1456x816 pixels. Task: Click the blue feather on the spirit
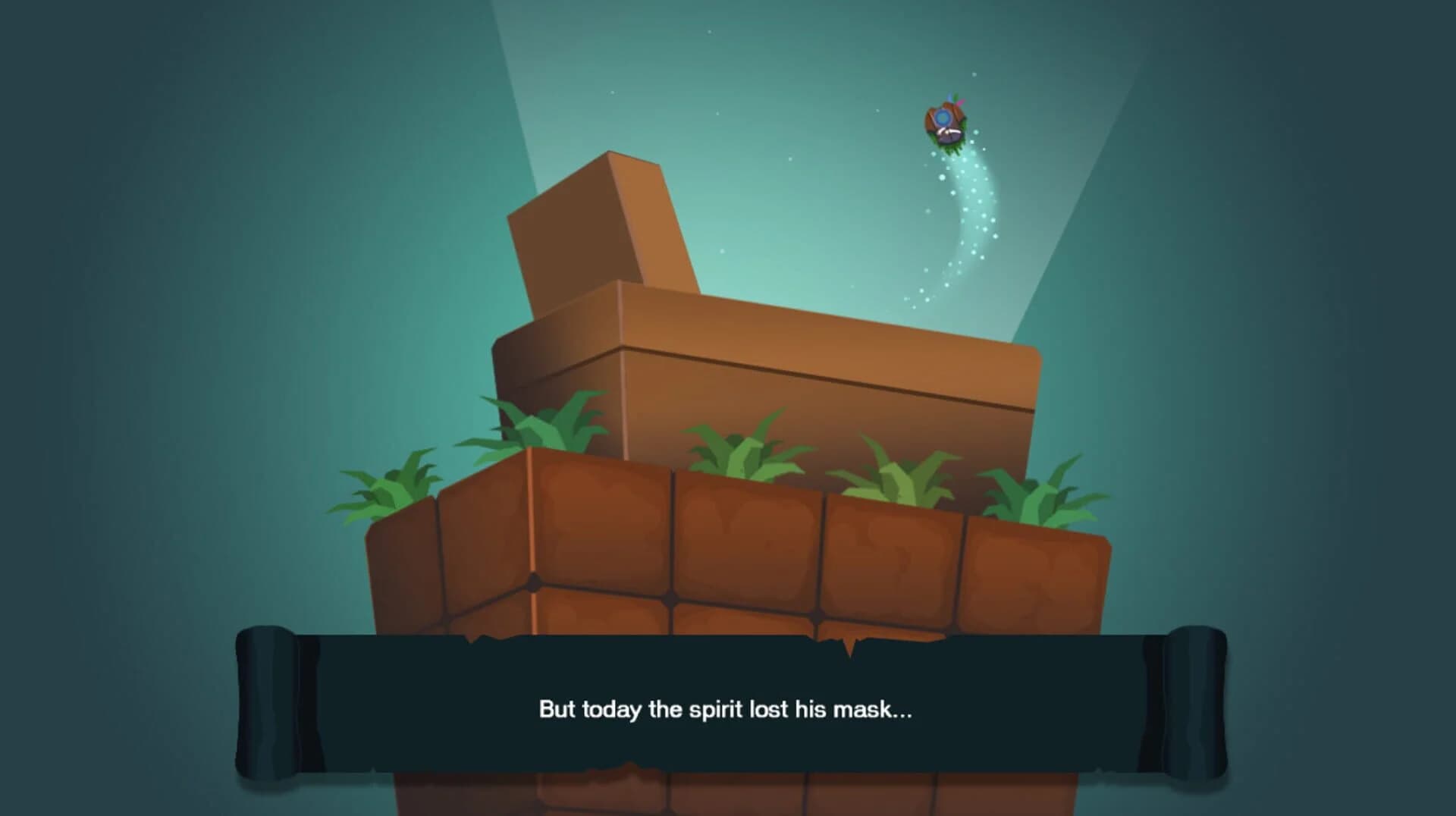pyautogui.click(x=949, y=96)
